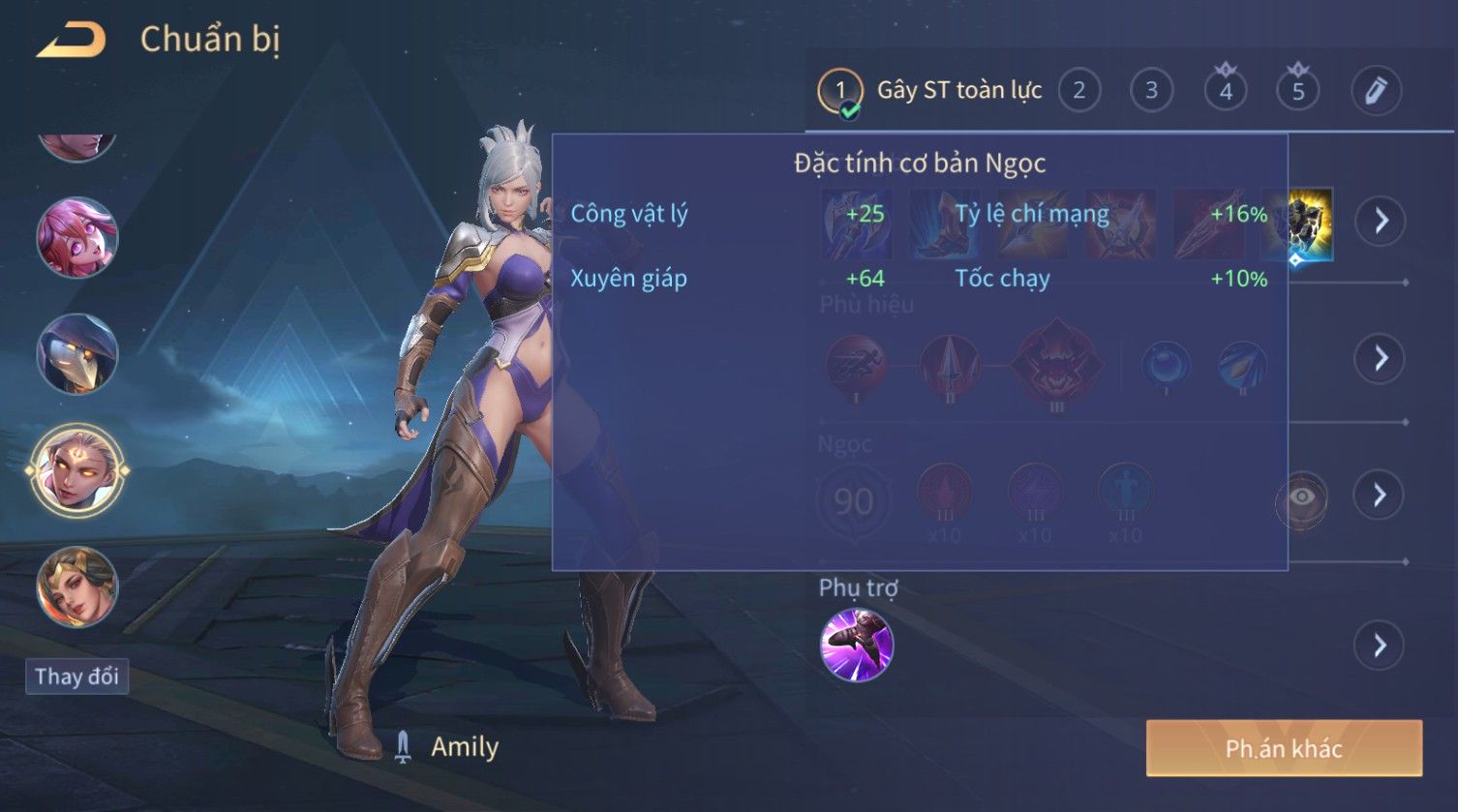Toggle the eye icon for Ngọc stats

[x=1302, y=497]
